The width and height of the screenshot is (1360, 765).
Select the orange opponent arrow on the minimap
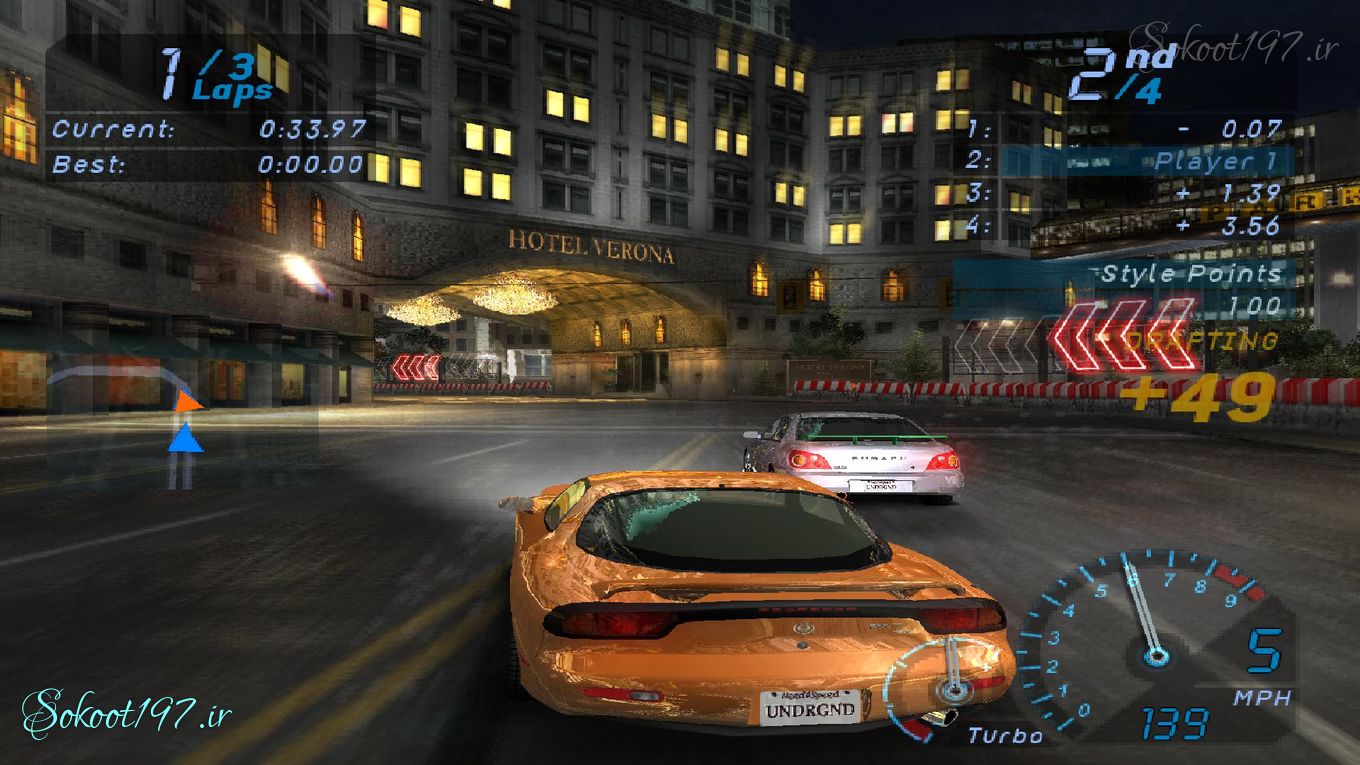tap(187, 403)
